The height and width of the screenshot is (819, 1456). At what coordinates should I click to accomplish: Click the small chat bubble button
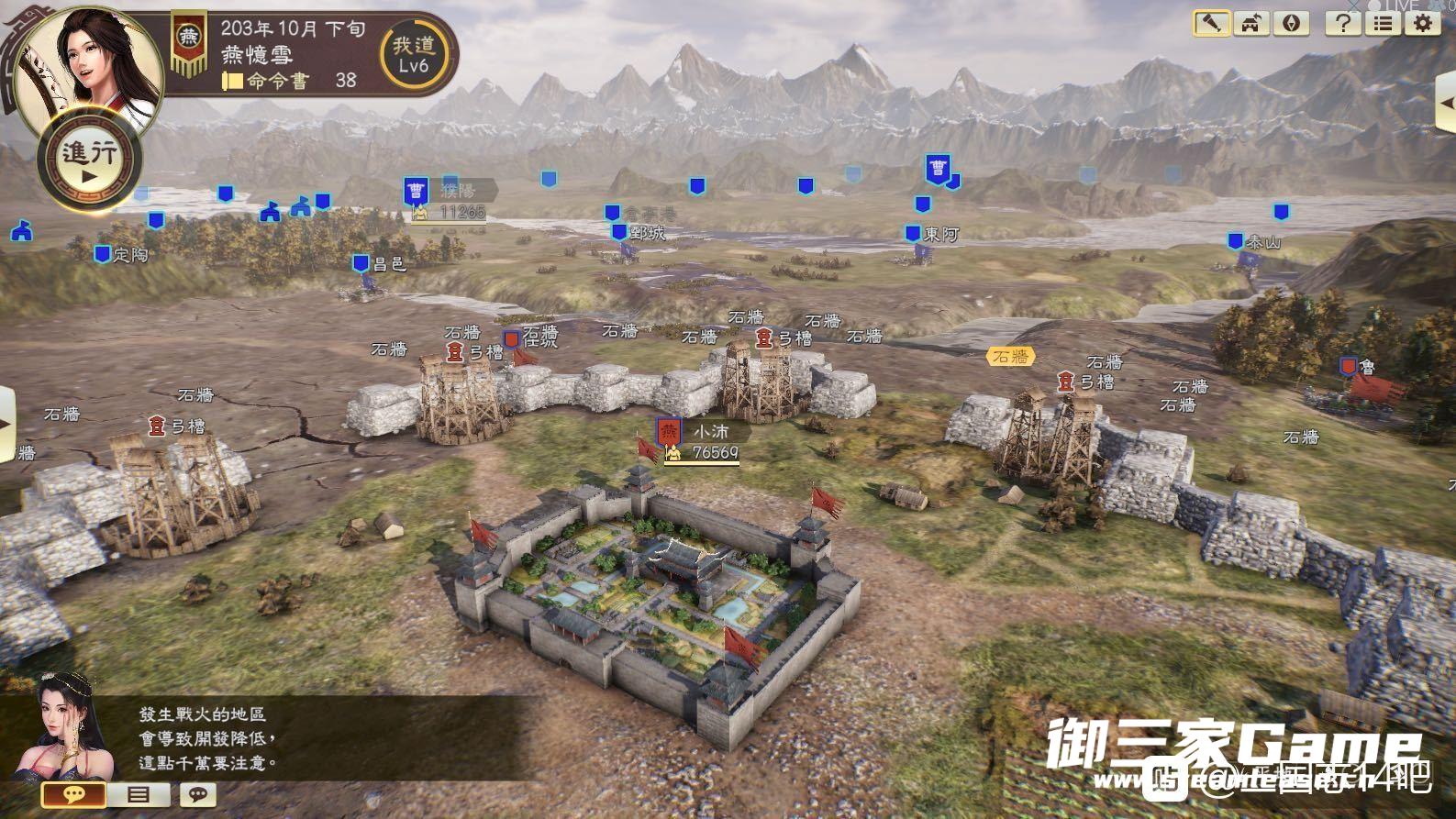pyautogui.click(x=197, y=794)
